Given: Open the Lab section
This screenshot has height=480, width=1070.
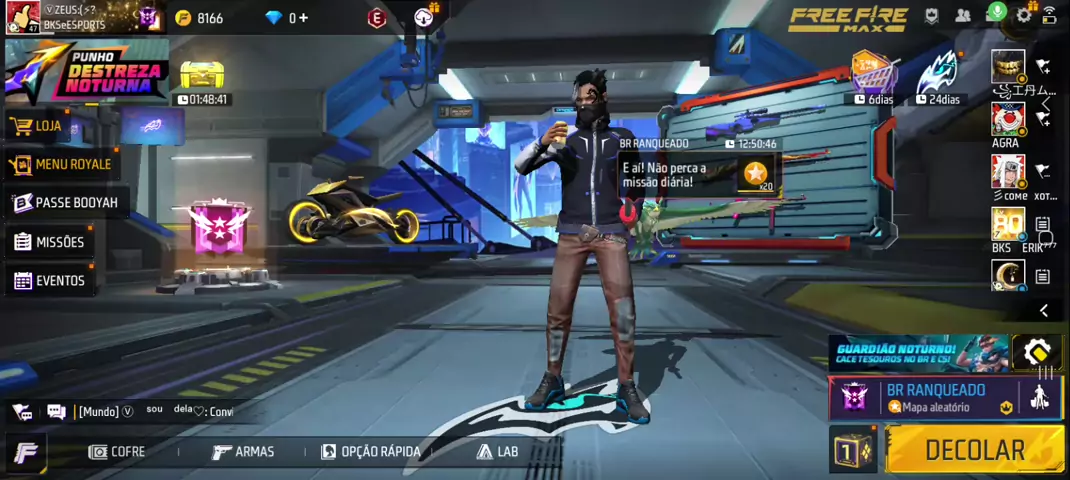Looking at the screenshot, I should (x=498, y=452).
